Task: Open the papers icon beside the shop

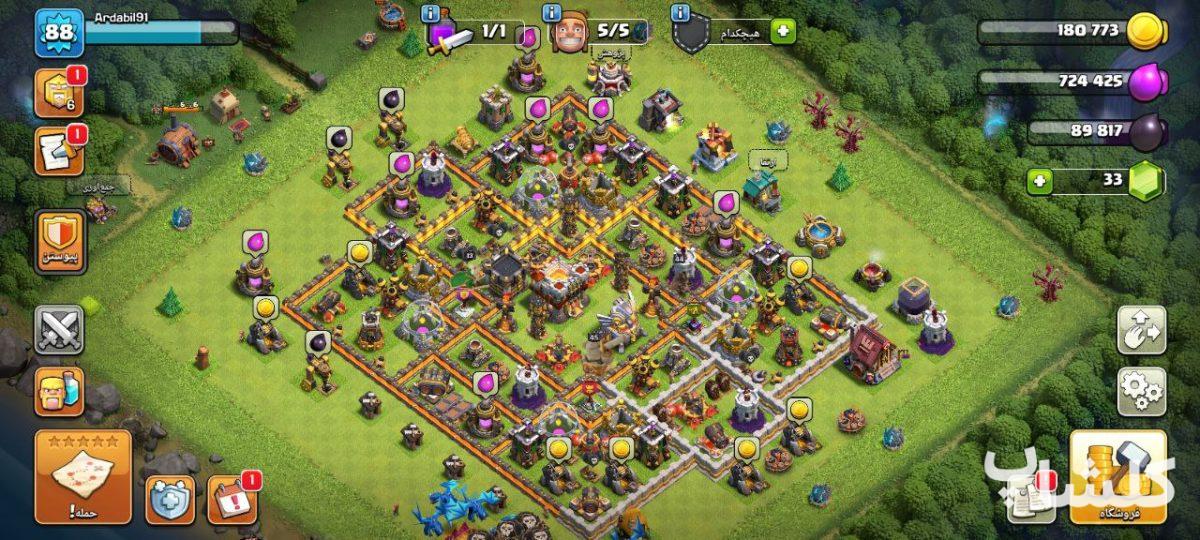Action: [x=1029, y=497]
